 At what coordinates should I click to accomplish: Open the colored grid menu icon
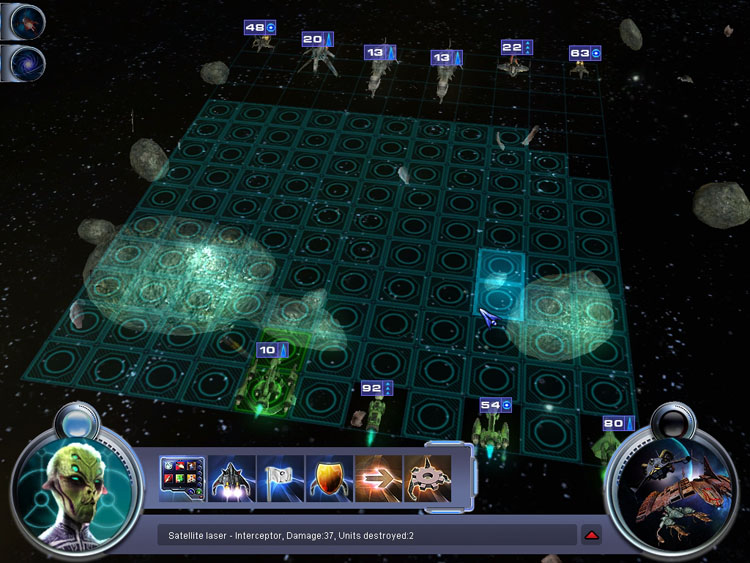[182, 480]
